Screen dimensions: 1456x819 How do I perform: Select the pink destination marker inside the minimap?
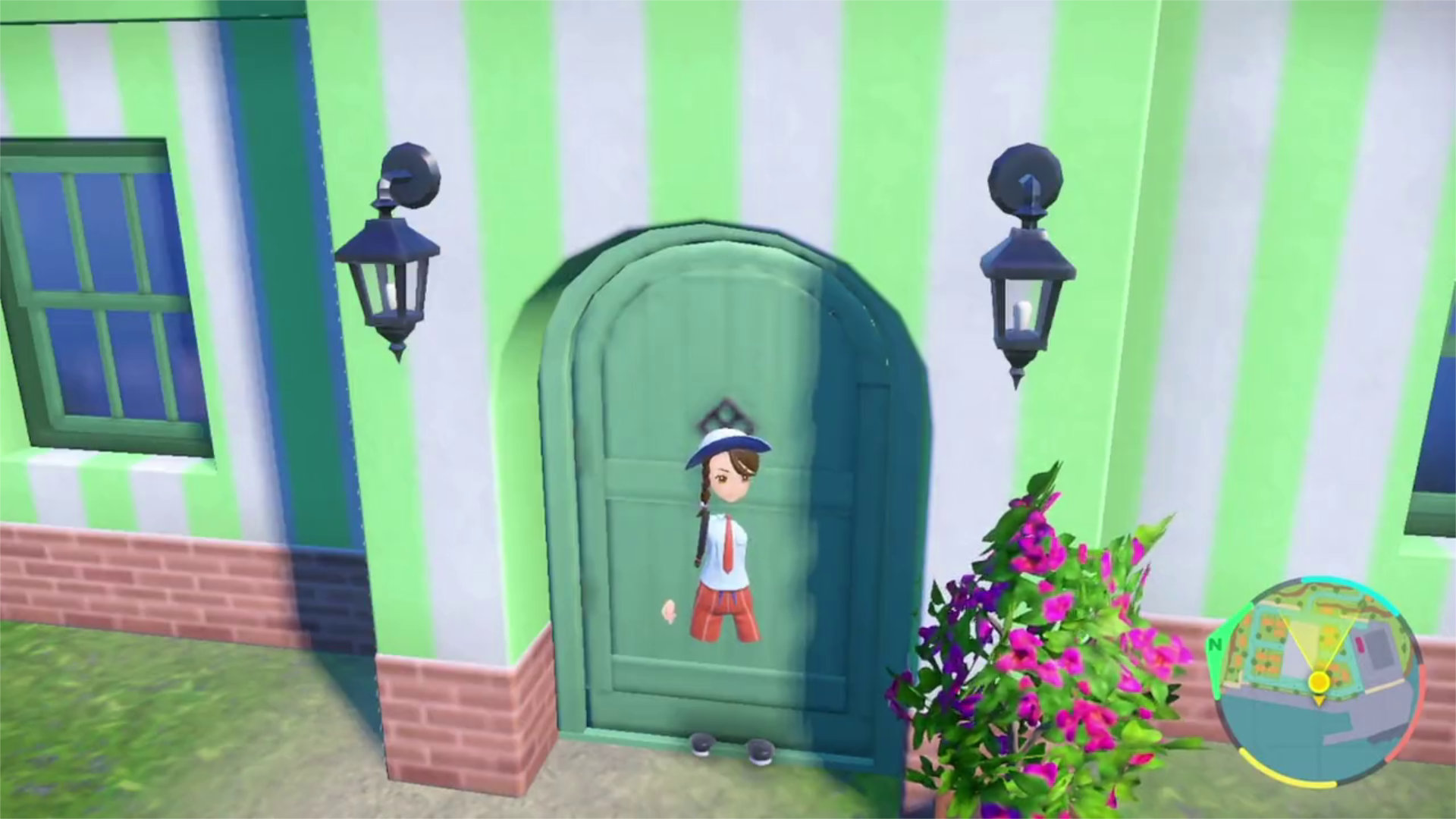click(1358, 644)
